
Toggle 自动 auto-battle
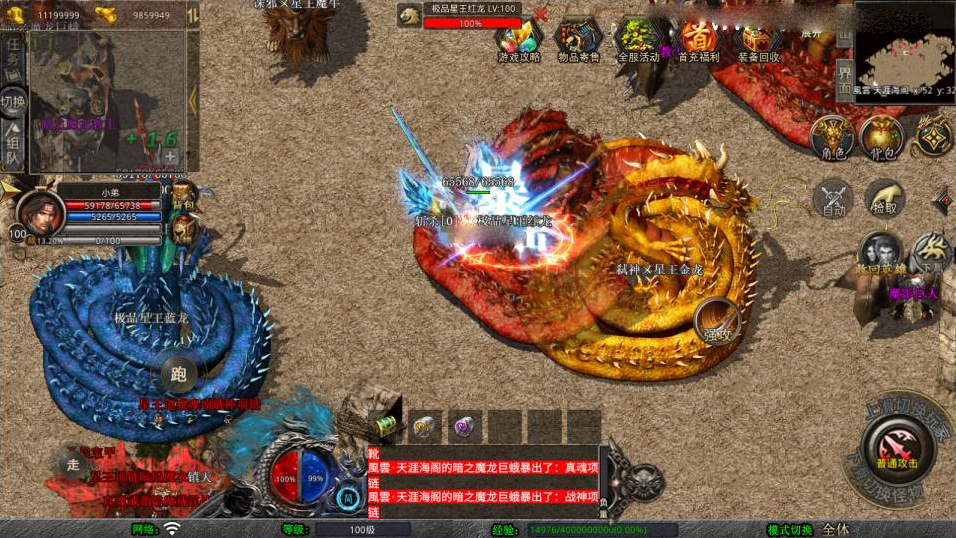click(x=834, y=197)
